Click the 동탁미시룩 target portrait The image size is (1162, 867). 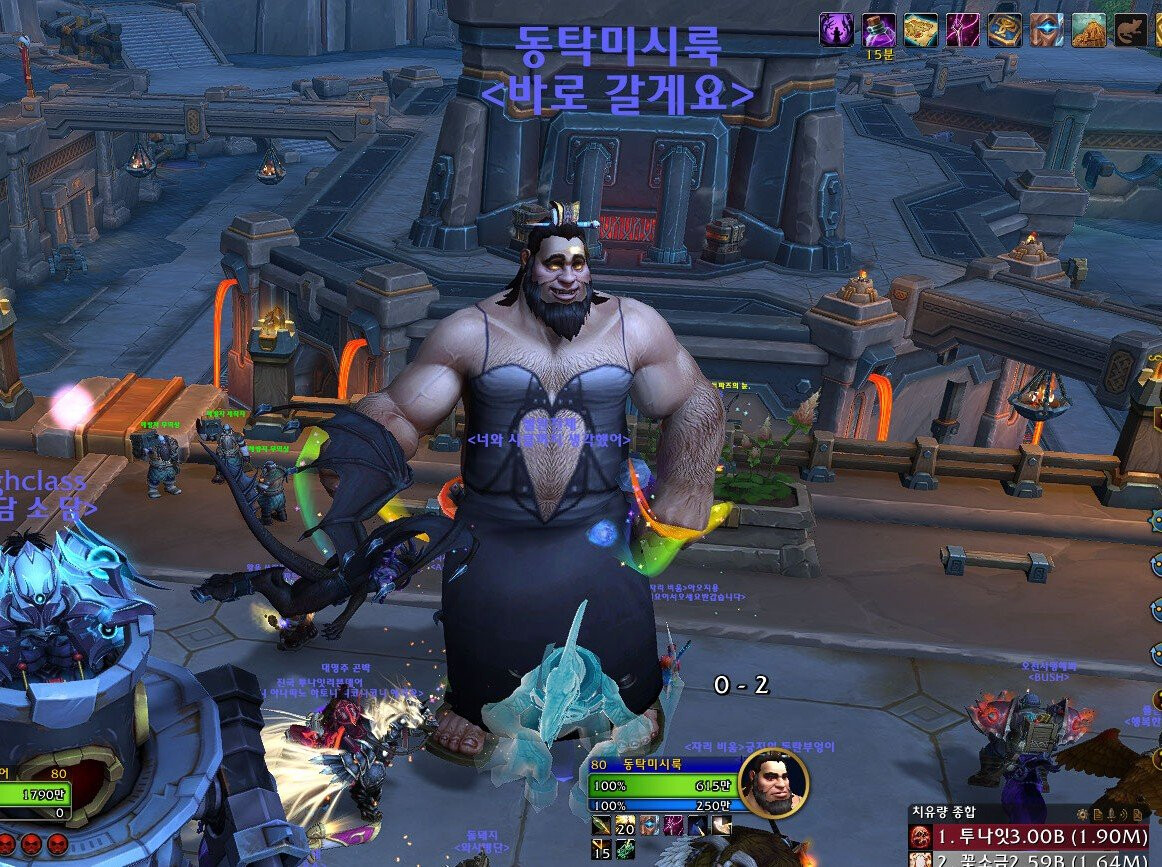click(773, 782)
